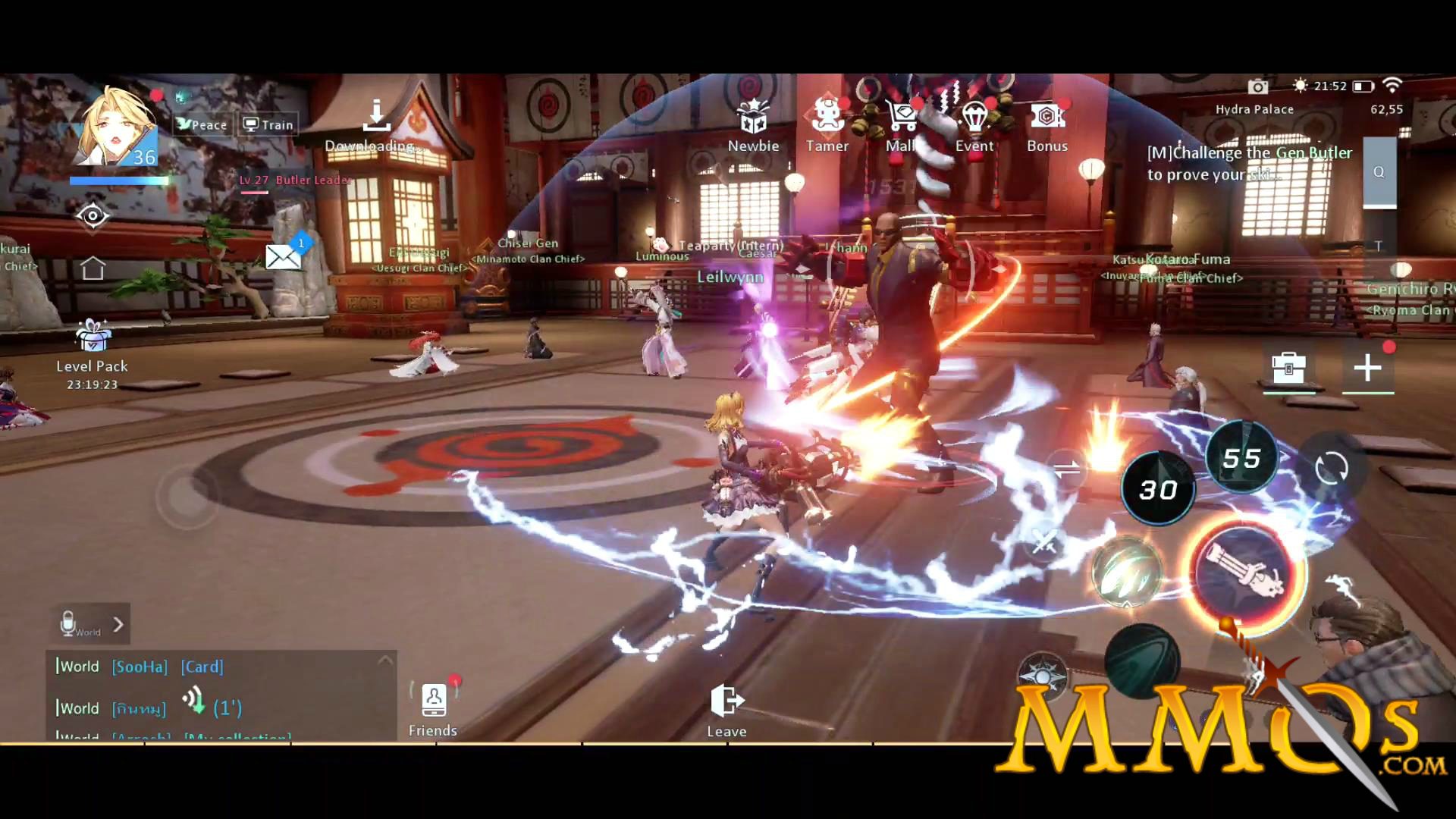Tap the experience bar under the portrait
Image resolution: width=1456 pixels, height=819 pixels.
coord(119,181)
